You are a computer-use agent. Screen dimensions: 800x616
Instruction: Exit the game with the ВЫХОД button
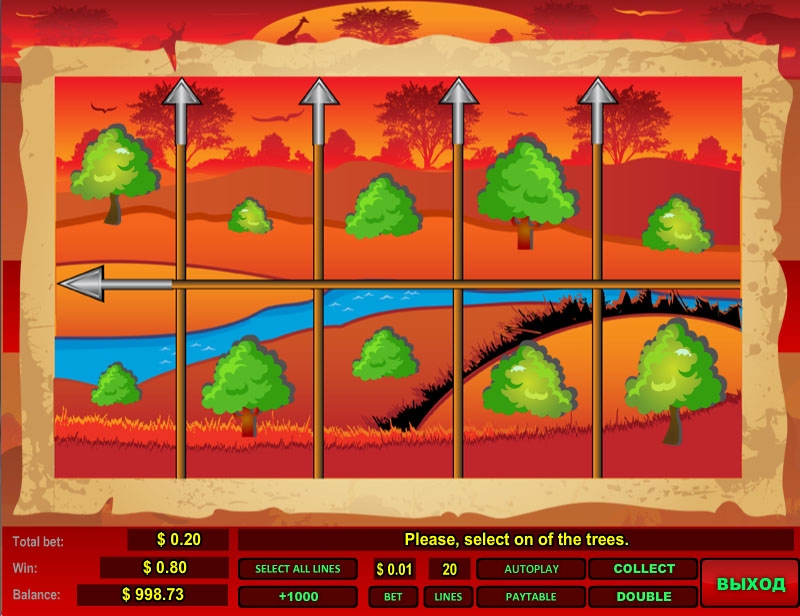[x=750, y=583]
